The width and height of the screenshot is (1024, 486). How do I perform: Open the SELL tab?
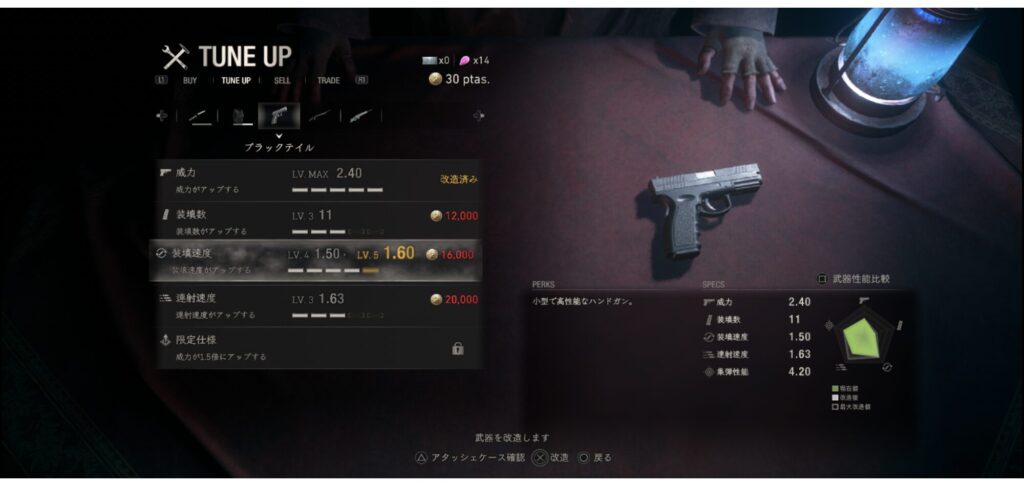(x=283, y=80)
